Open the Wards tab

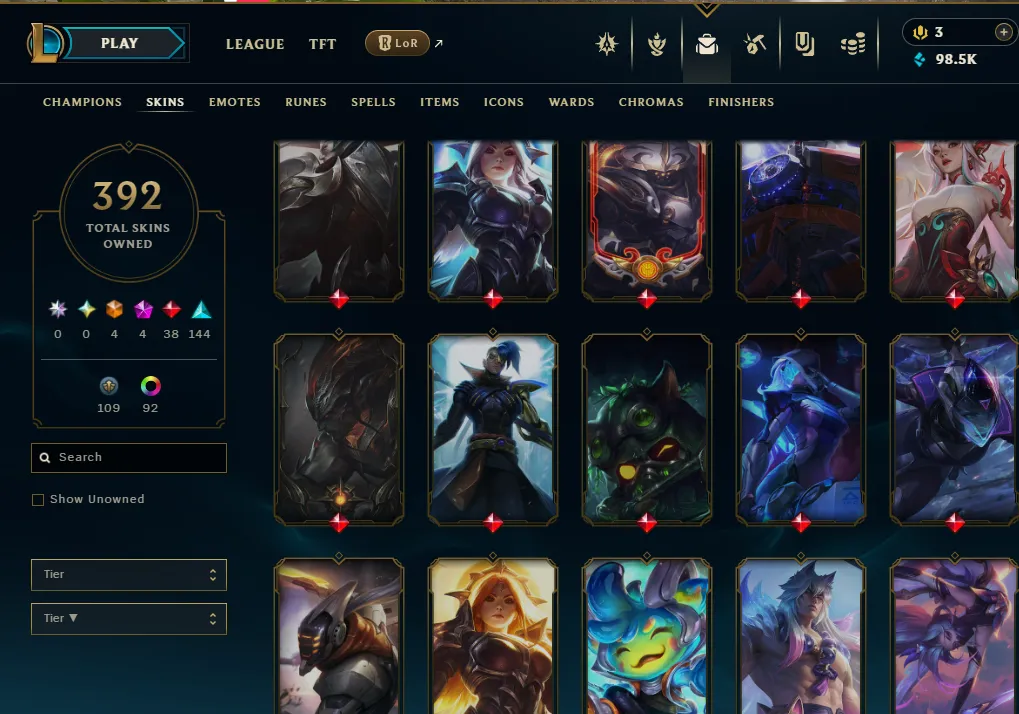pyautogui.click(x=571, y=102)
